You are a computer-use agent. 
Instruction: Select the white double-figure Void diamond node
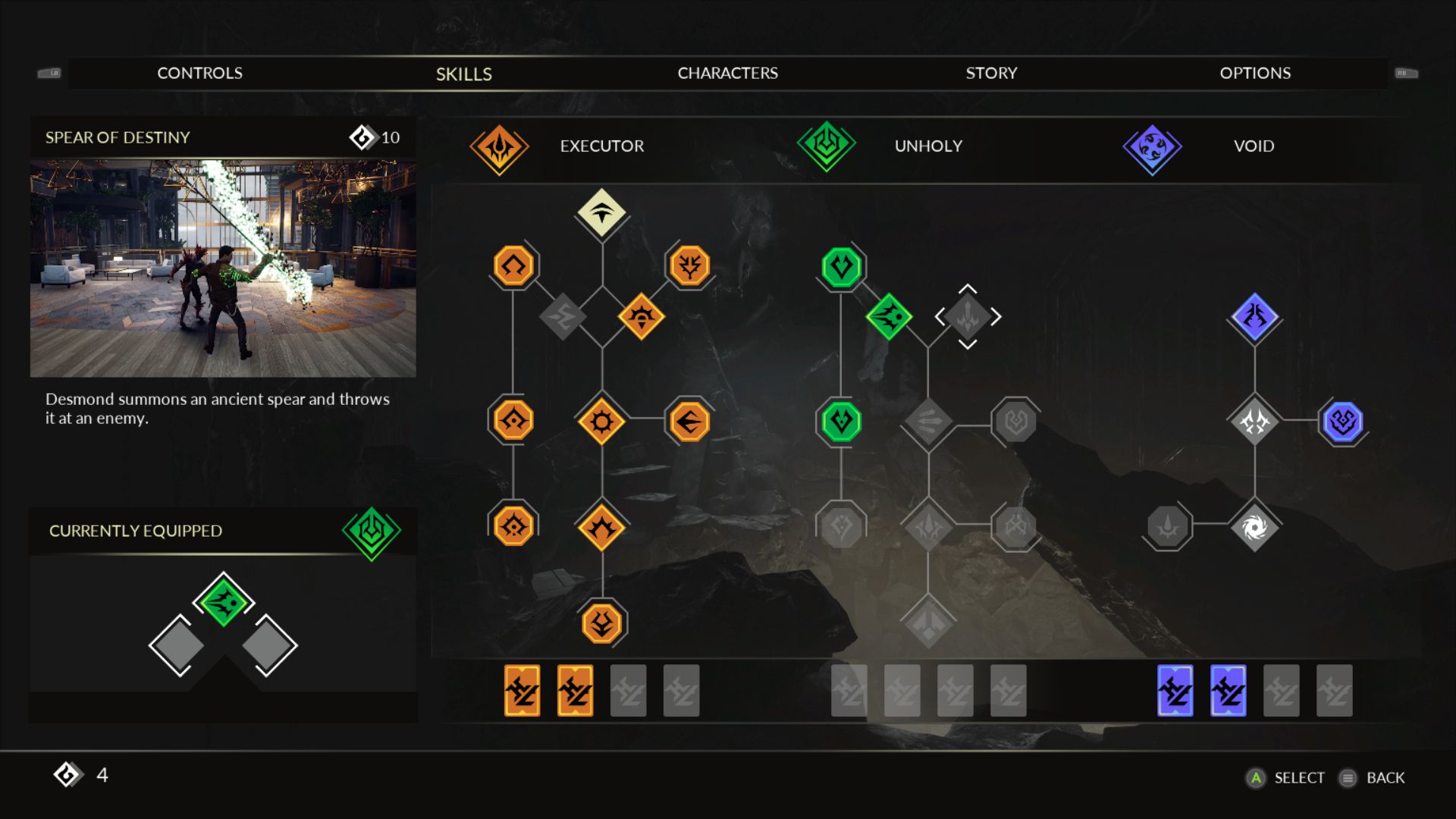coord(1254,422)
